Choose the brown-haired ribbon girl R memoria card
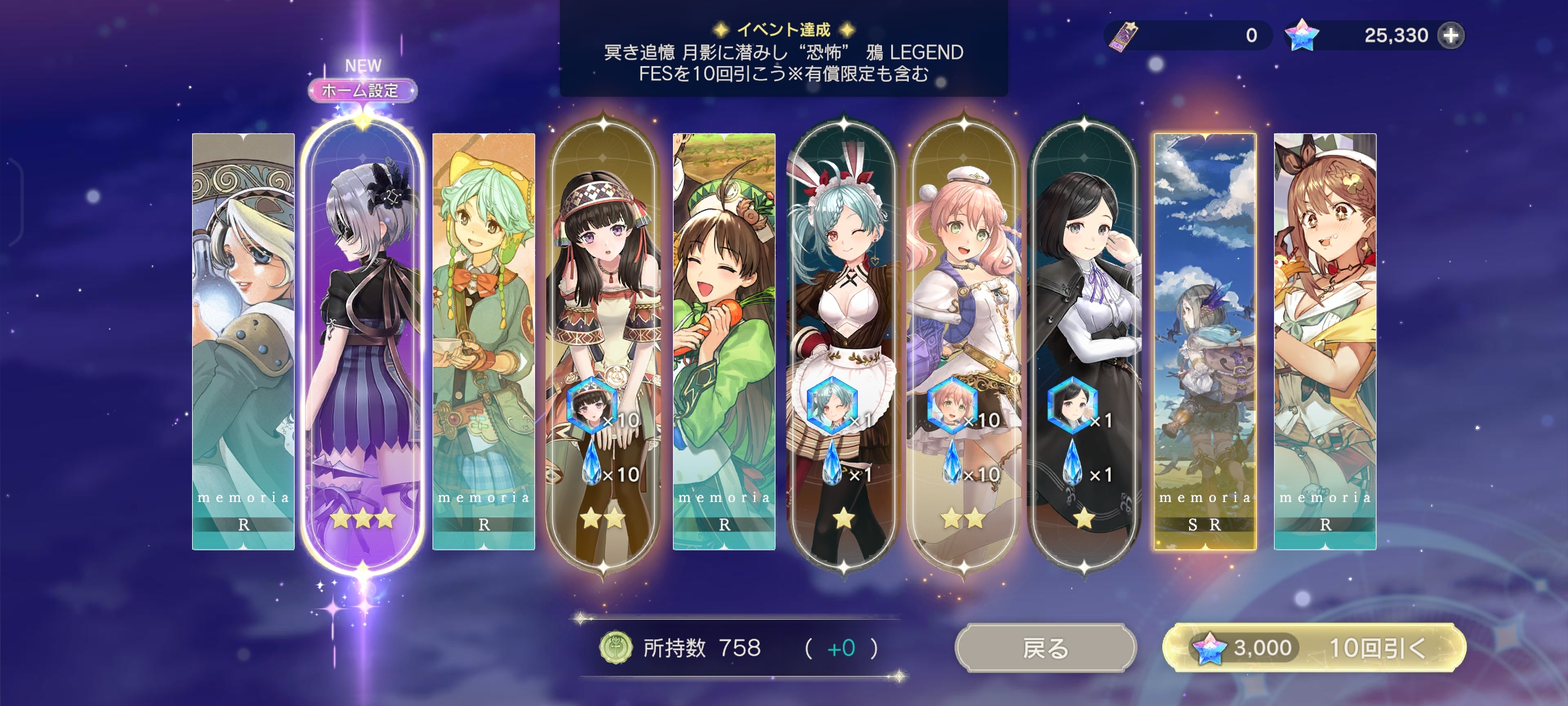This screenshot has width=1568, height=706. point(1325,340)
